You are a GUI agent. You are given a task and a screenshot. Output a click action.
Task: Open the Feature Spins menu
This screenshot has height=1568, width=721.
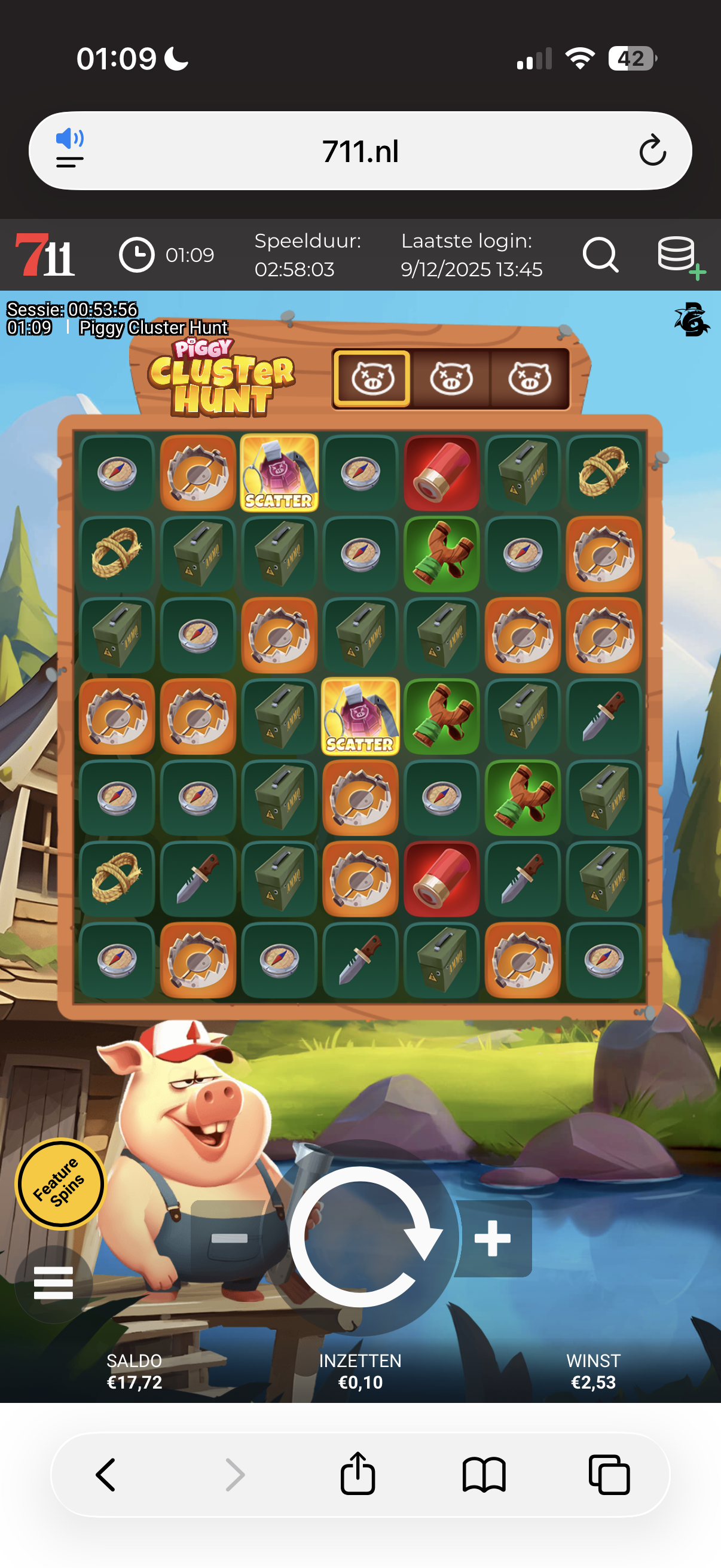[59, 1183]
